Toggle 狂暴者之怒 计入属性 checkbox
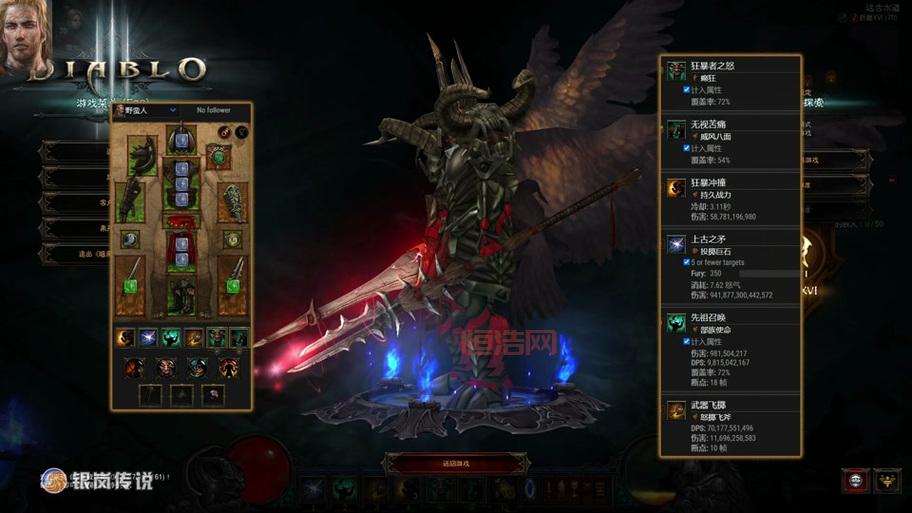The height and width of the screenshot is (513, 912). [685, 90]
